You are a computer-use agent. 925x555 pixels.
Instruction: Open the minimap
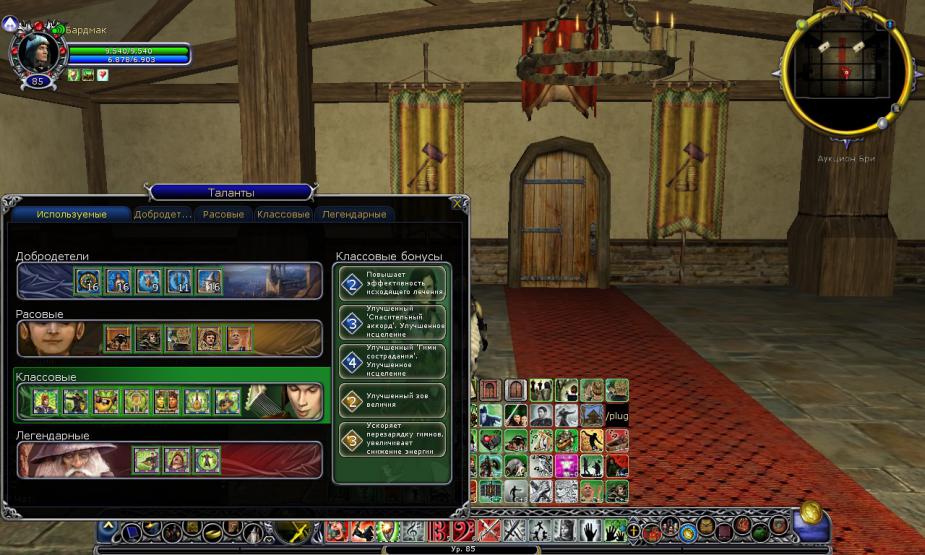[845, 70]
